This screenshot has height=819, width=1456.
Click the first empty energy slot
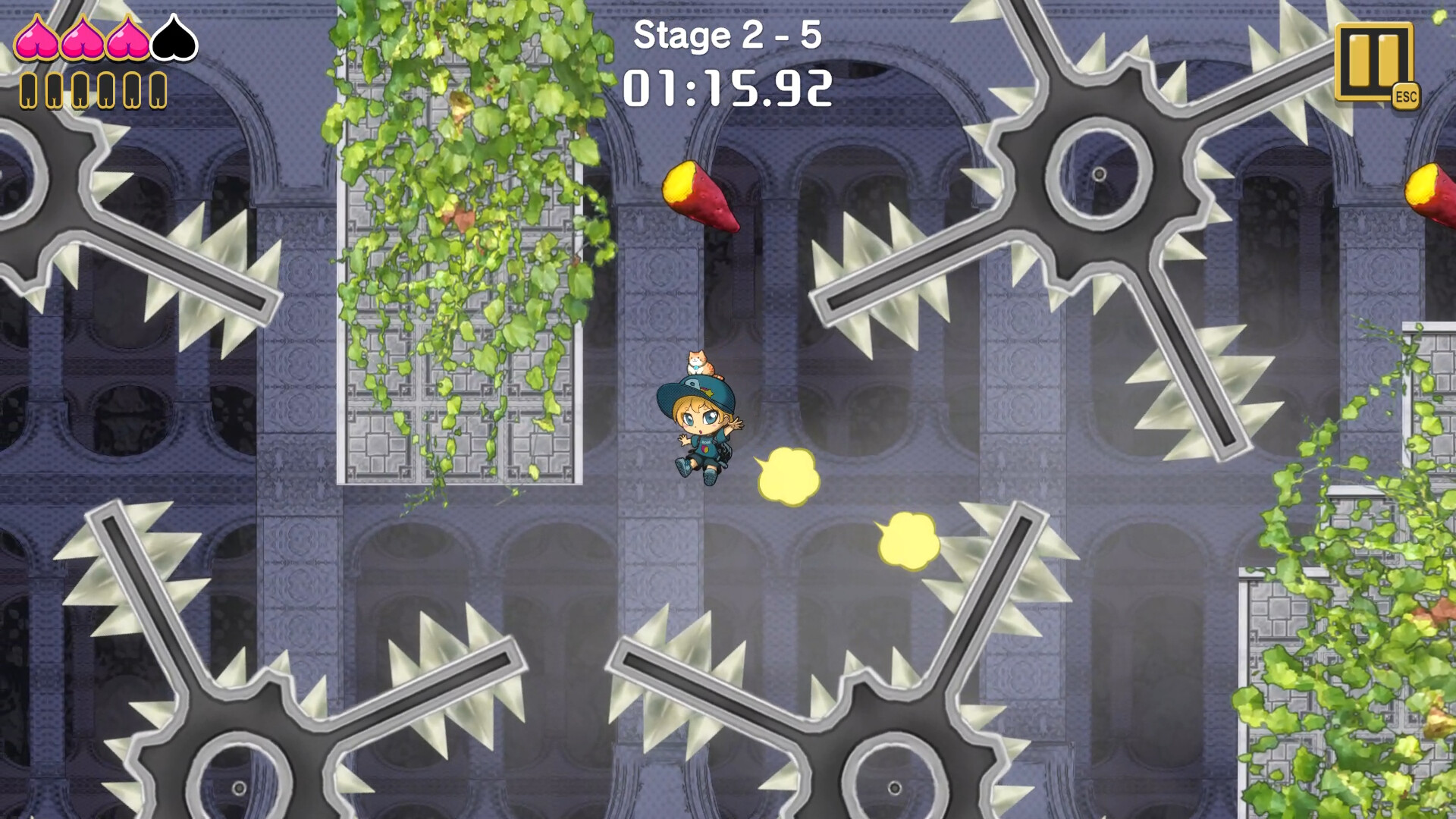pyautogui.click(x=28, y=91)
